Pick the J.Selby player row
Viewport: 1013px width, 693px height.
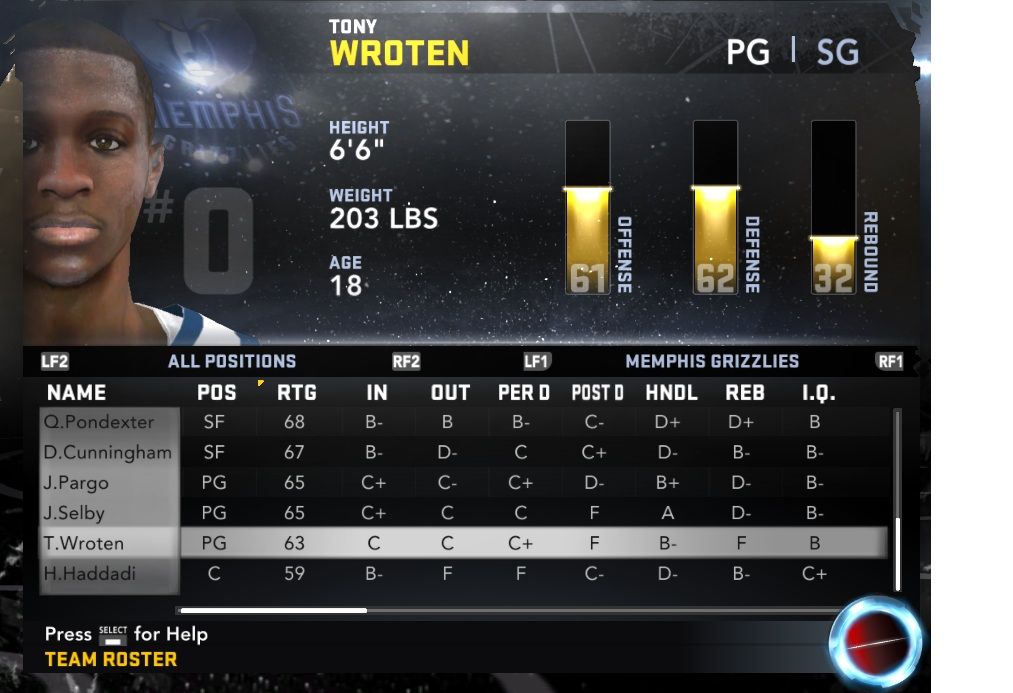[74, 513]
